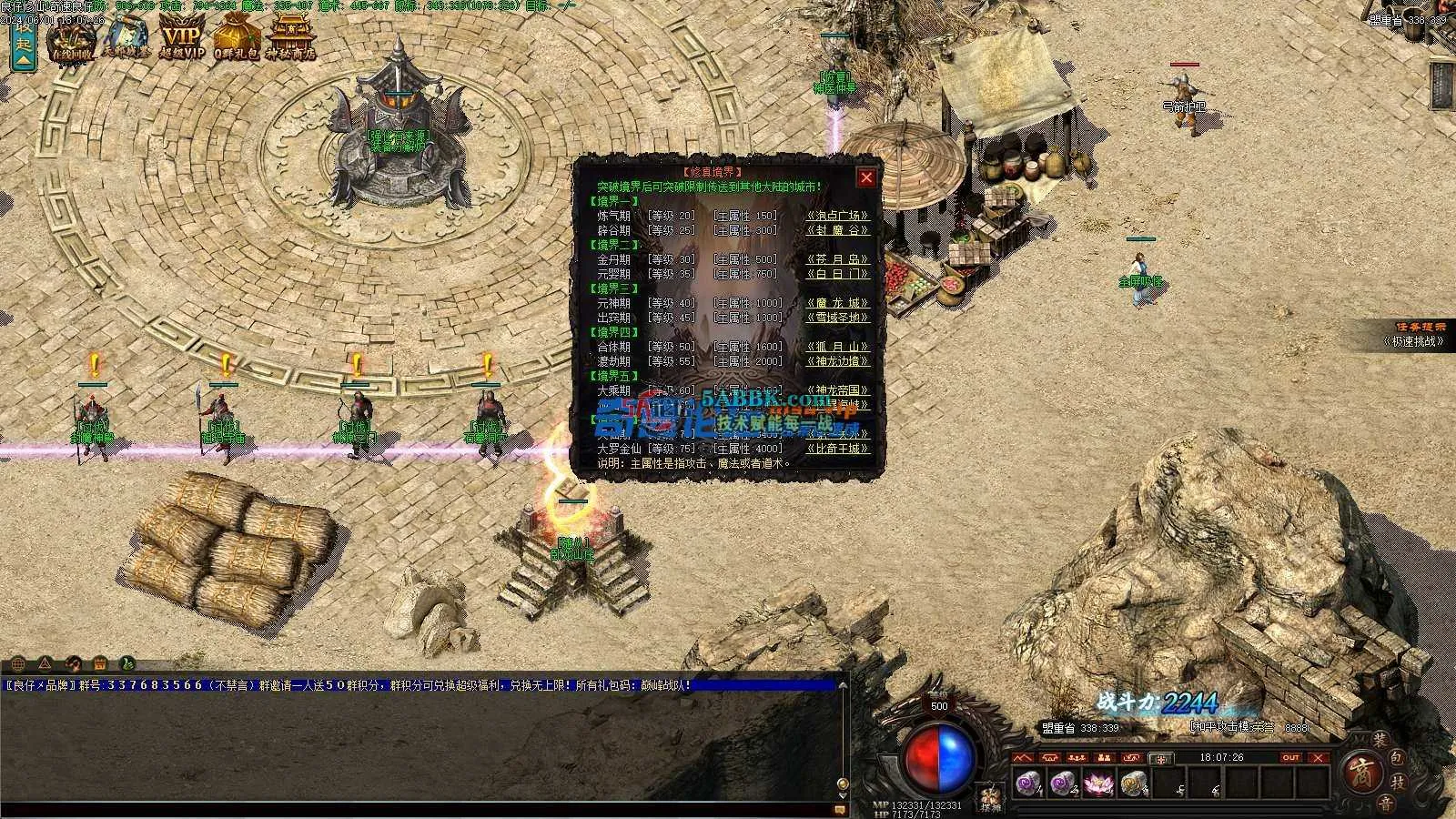Use the pink lotus hotbar item
The width and height of the screenshot is (1456, 819).
click(1098, 783)
